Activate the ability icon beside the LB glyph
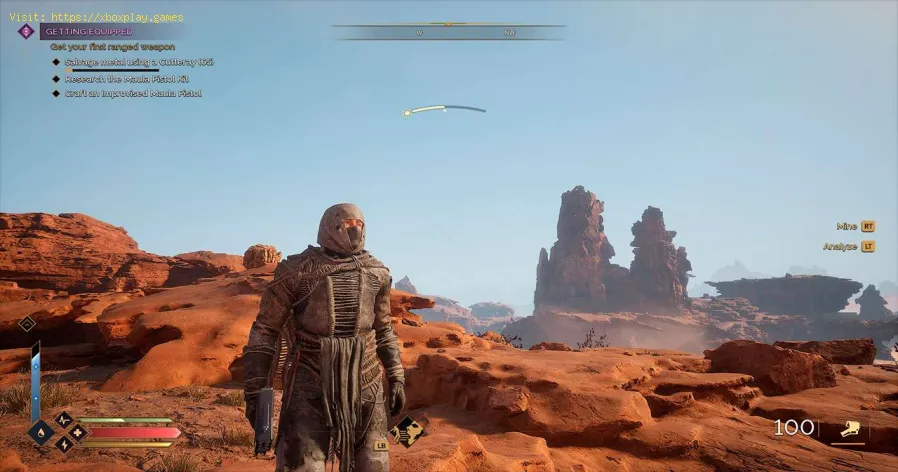898x472 pixels. [407, 432]
